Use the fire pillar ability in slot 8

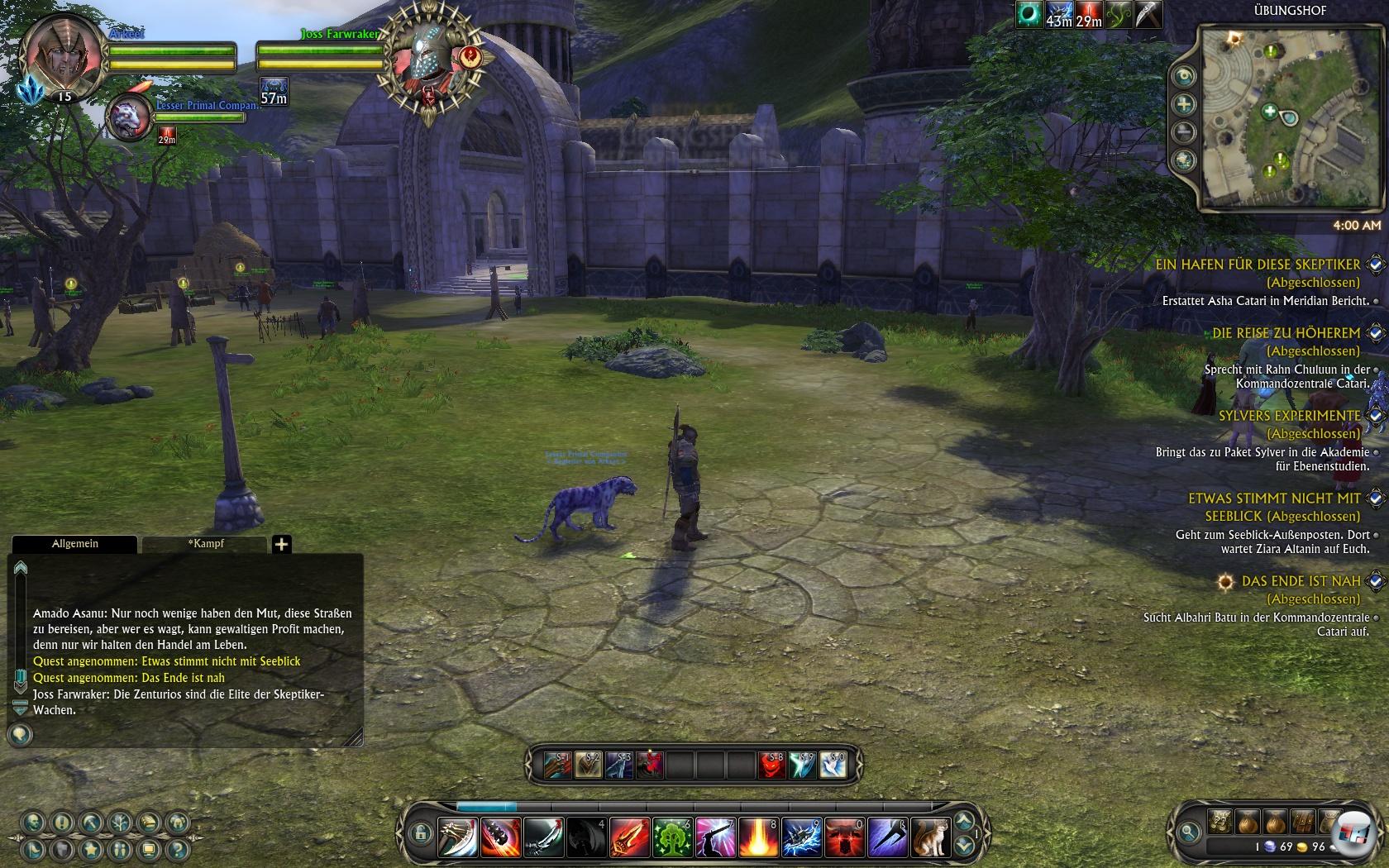[758, 837]
